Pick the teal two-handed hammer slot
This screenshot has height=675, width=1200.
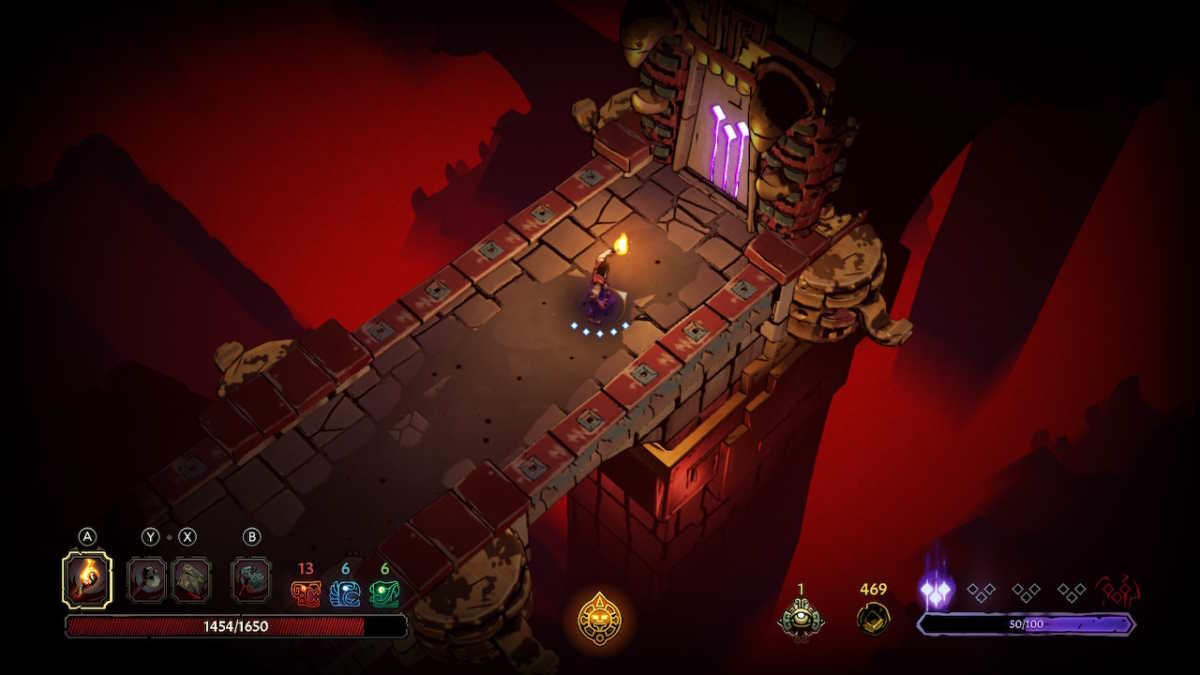(251, 580)
